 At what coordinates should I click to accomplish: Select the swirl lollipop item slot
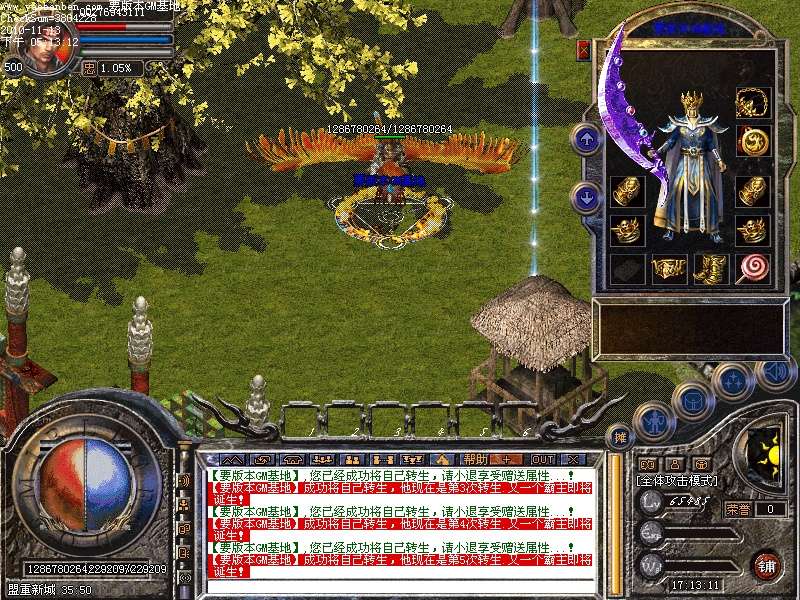[751, 268]
